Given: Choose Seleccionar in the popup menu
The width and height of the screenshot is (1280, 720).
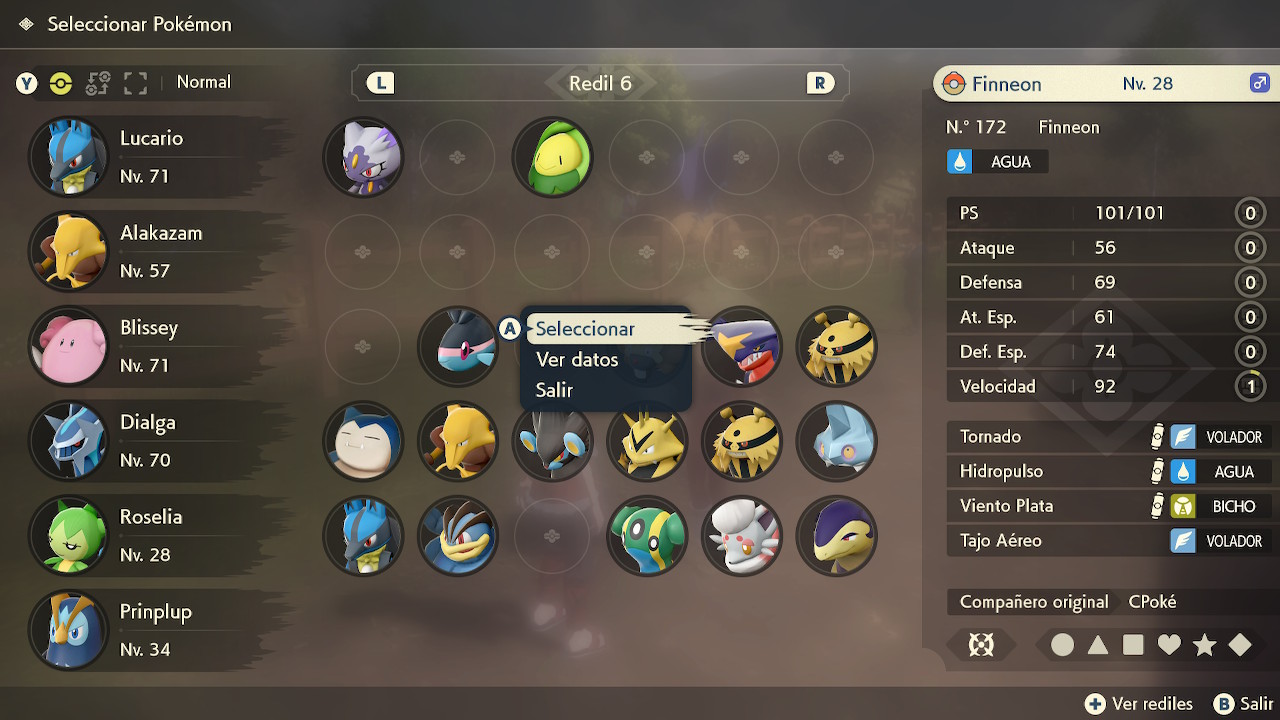Looking at the screenshot, I should pyautogui.click(x=586, y=329).
